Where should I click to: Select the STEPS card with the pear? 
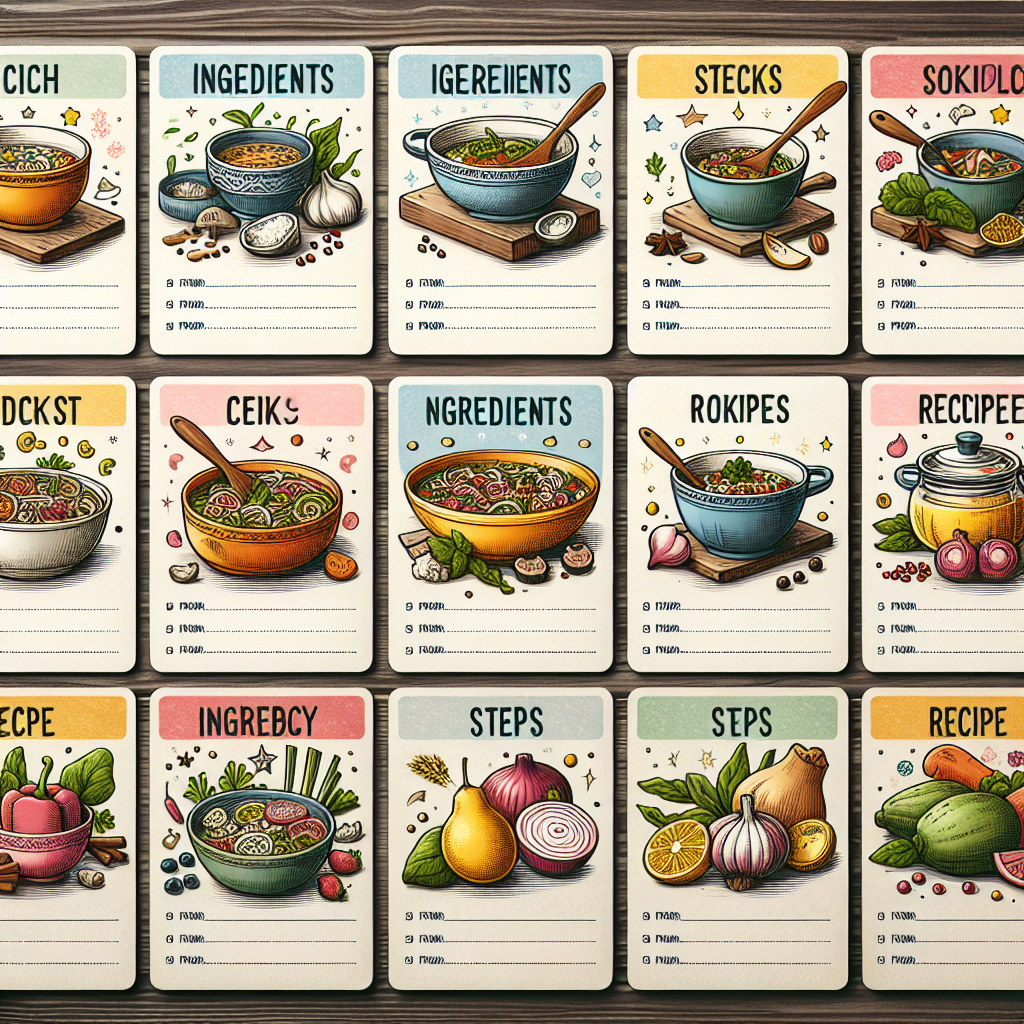coord(500,838)
